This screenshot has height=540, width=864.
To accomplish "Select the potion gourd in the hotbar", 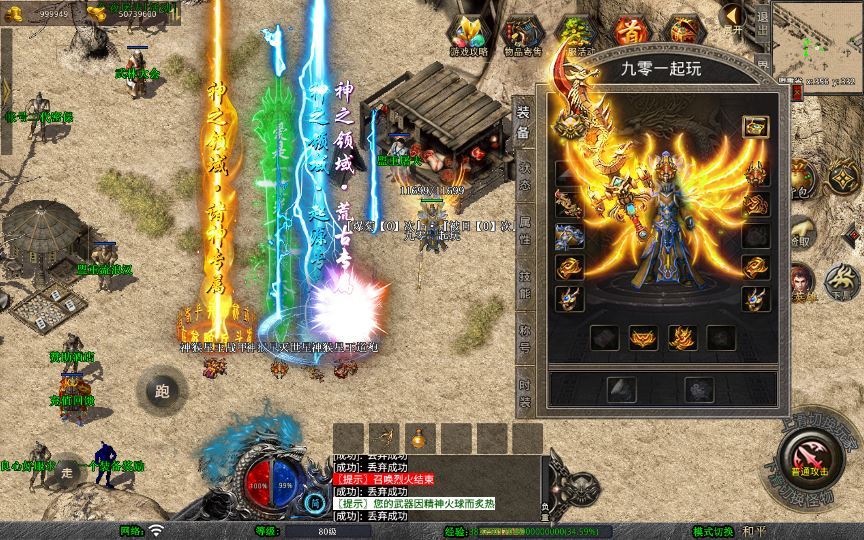I will tap(417, 437).
